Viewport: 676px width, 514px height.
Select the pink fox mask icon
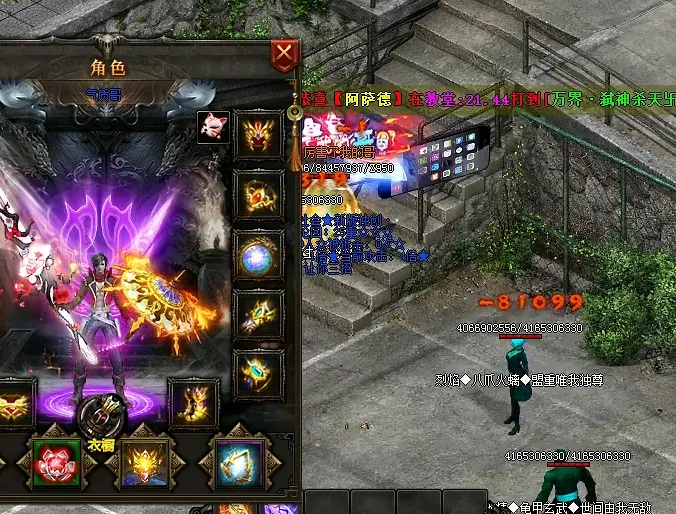click(212, 128)
